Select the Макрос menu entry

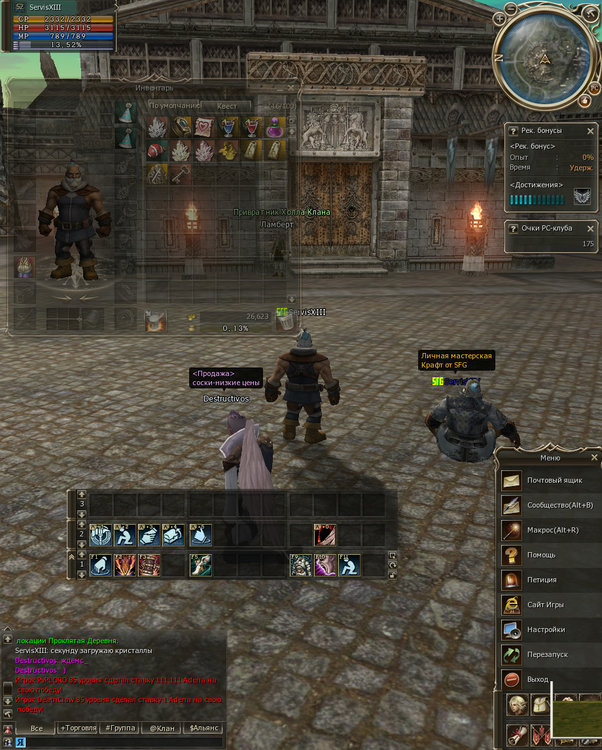point(548,530)
